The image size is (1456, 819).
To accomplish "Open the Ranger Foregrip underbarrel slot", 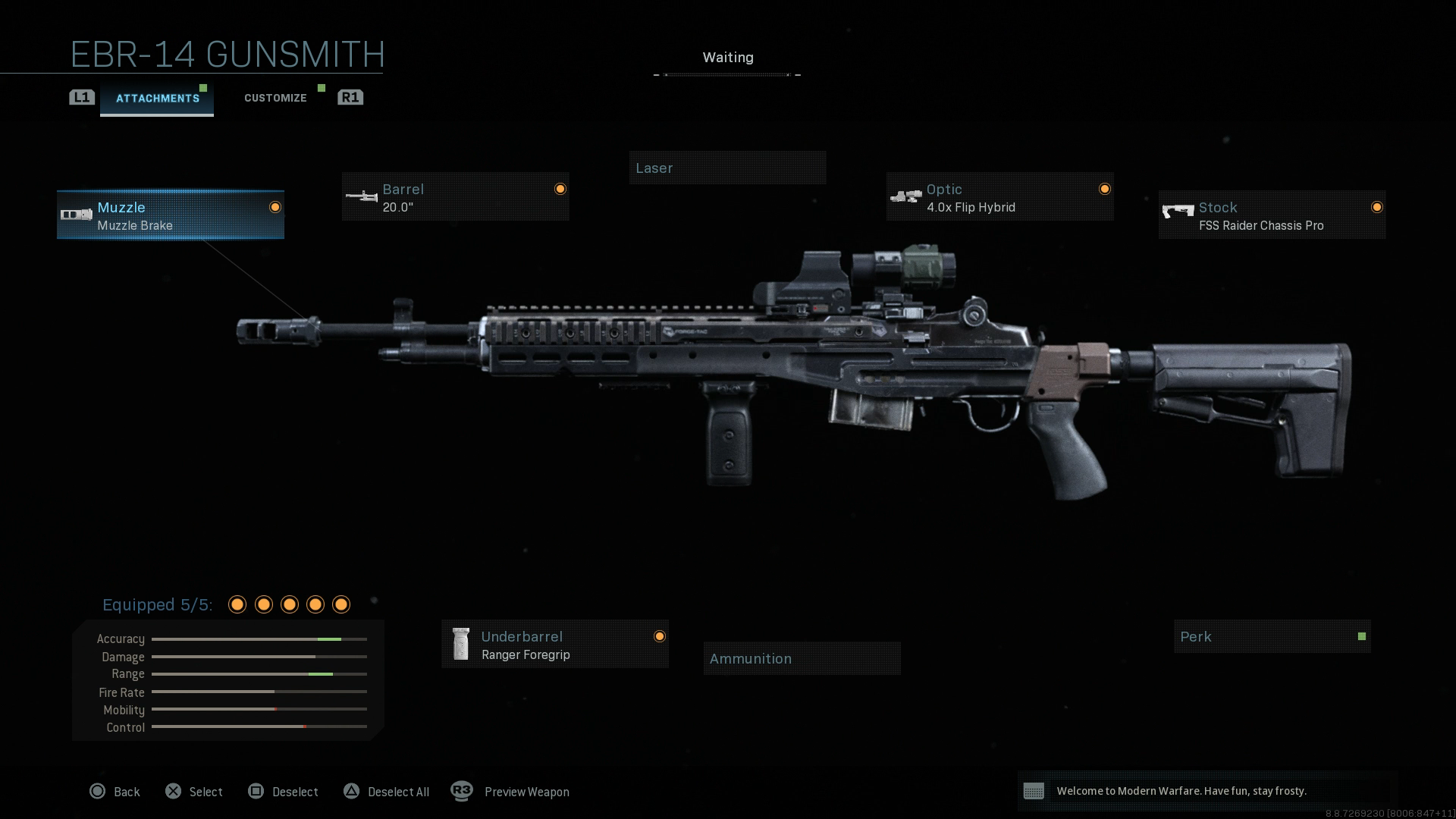I will click(x=554, y=645).
